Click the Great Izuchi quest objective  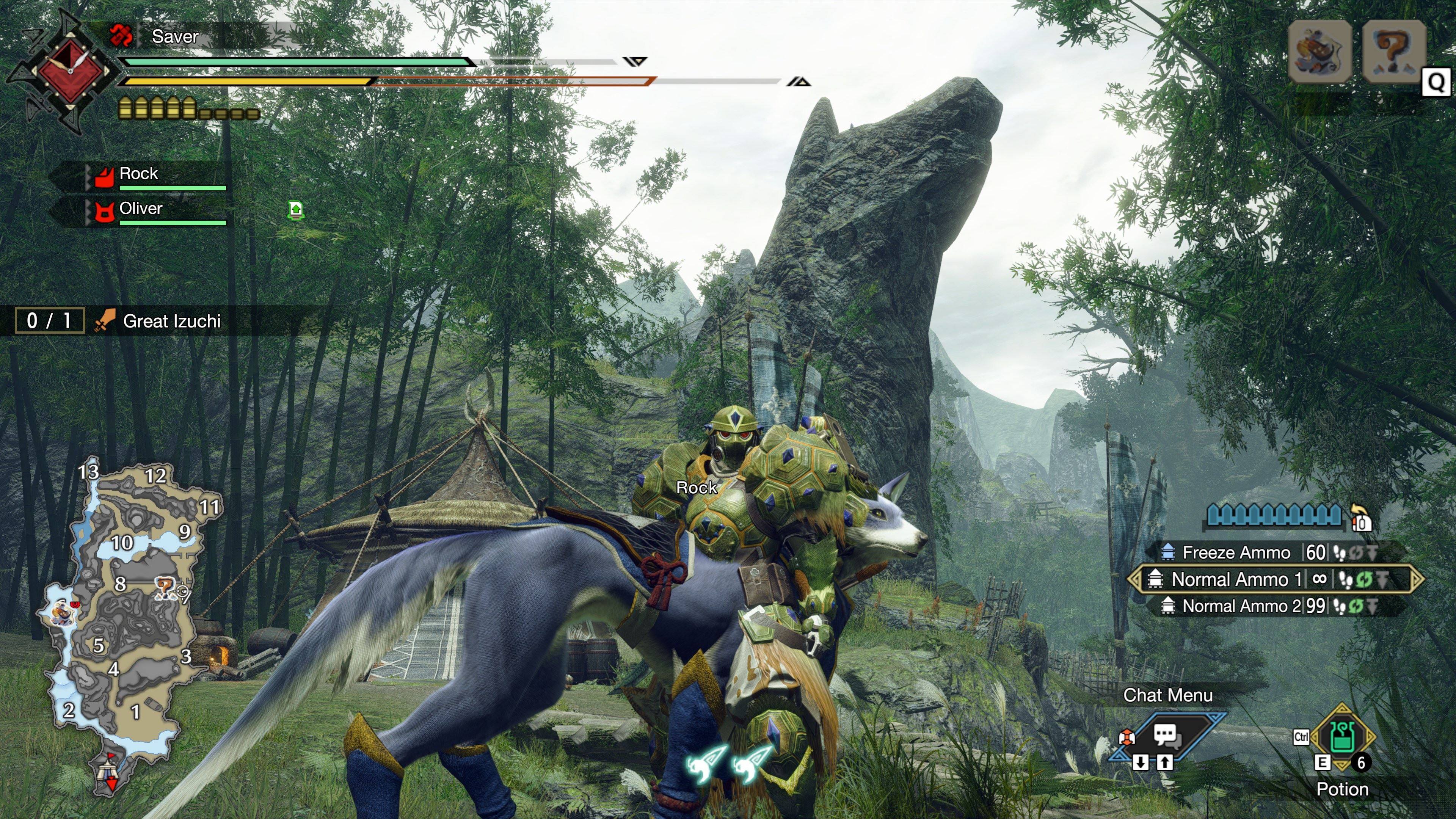click(x=171, y=321)
